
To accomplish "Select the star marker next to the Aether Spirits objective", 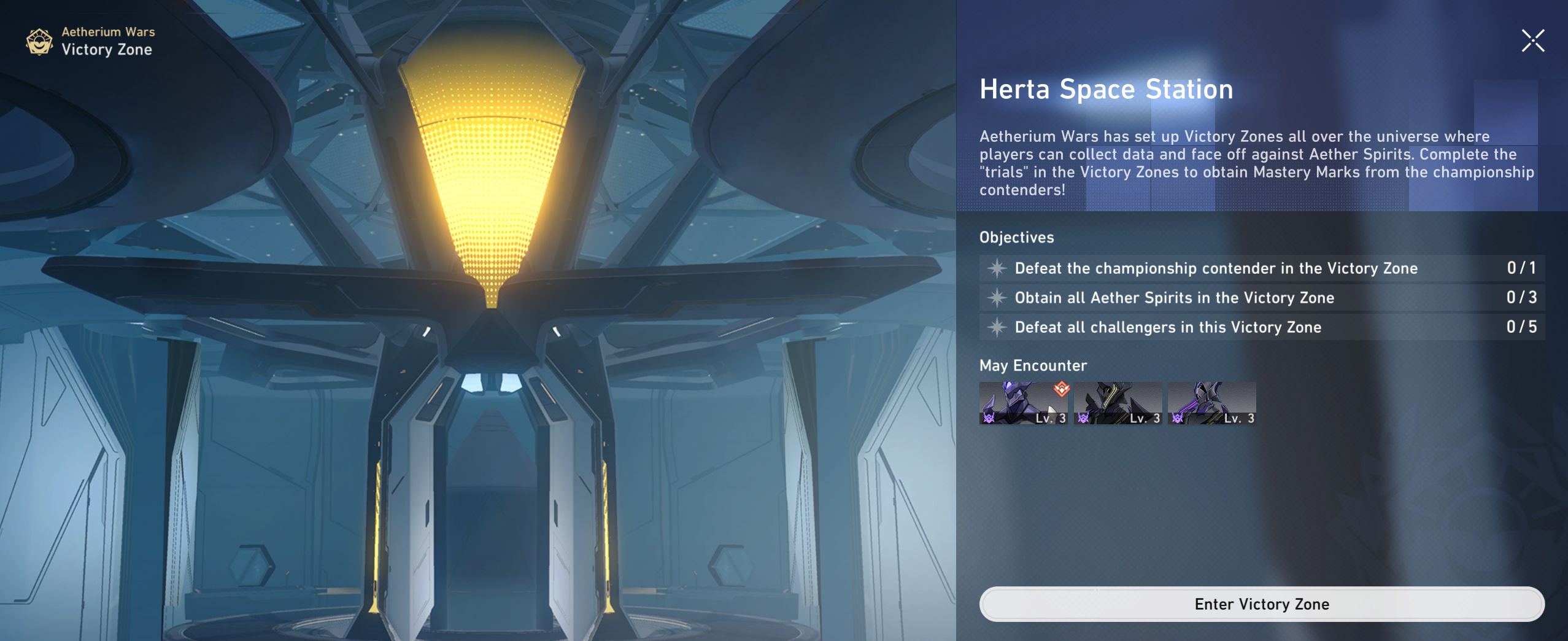I will (997, 298).
